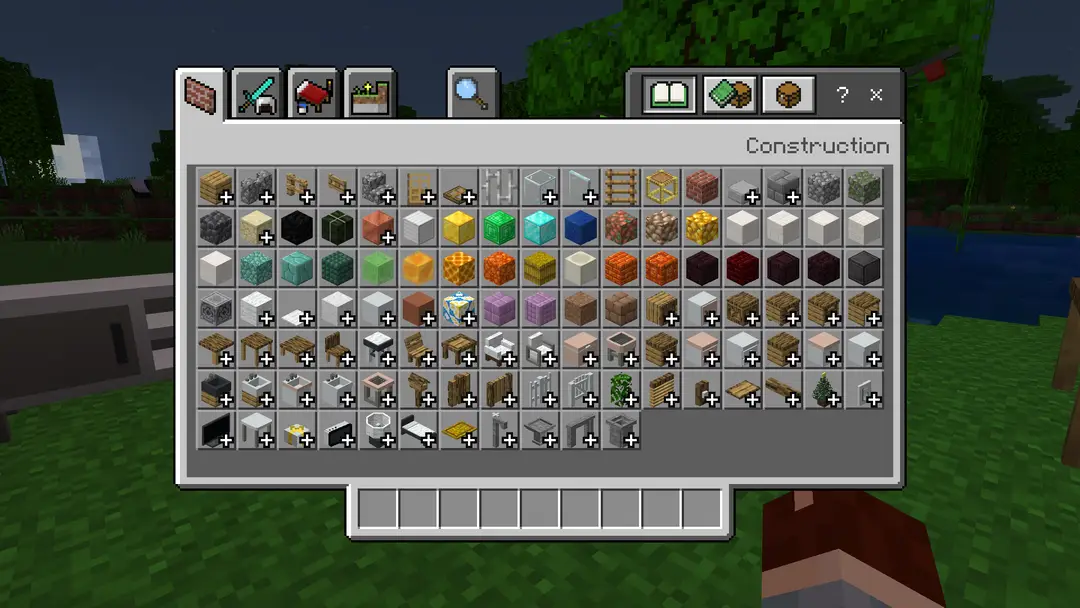Switch to the grass block Nature tab
This screenshot has width=1080, height=608.
pyautogui.click(x=369, y=95)
